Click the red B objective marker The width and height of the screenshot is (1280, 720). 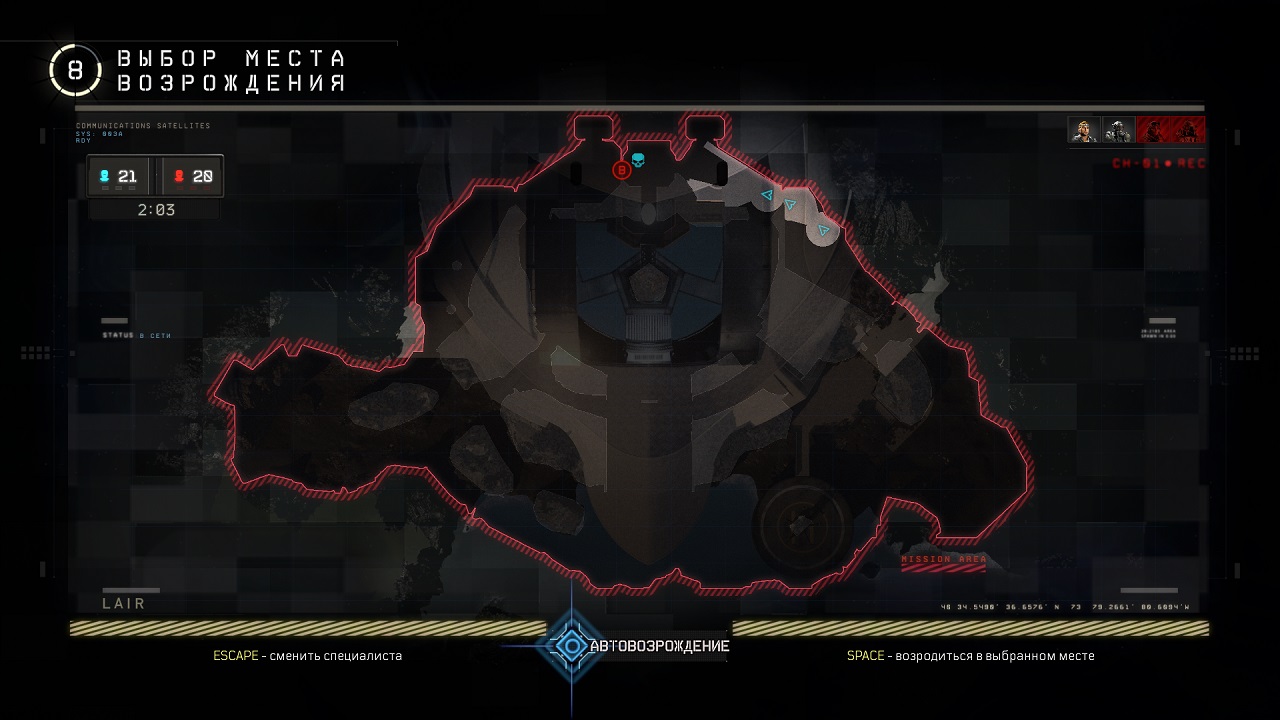click(x=621, y=170)
